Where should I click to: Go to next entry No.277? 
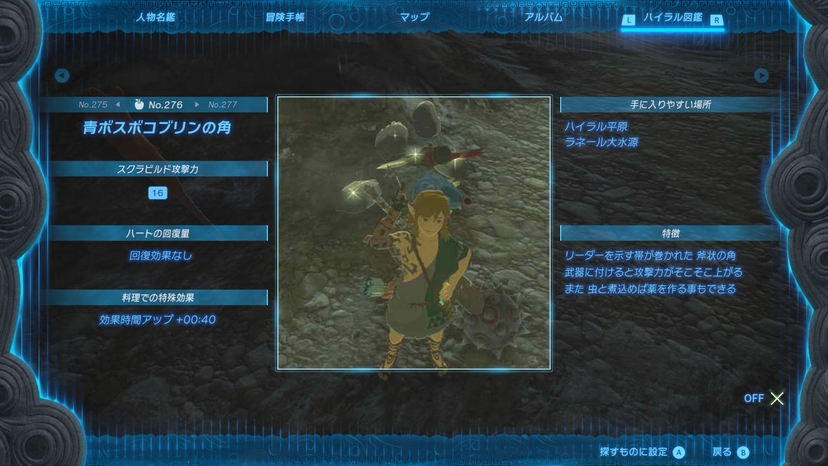click(223, 104)
